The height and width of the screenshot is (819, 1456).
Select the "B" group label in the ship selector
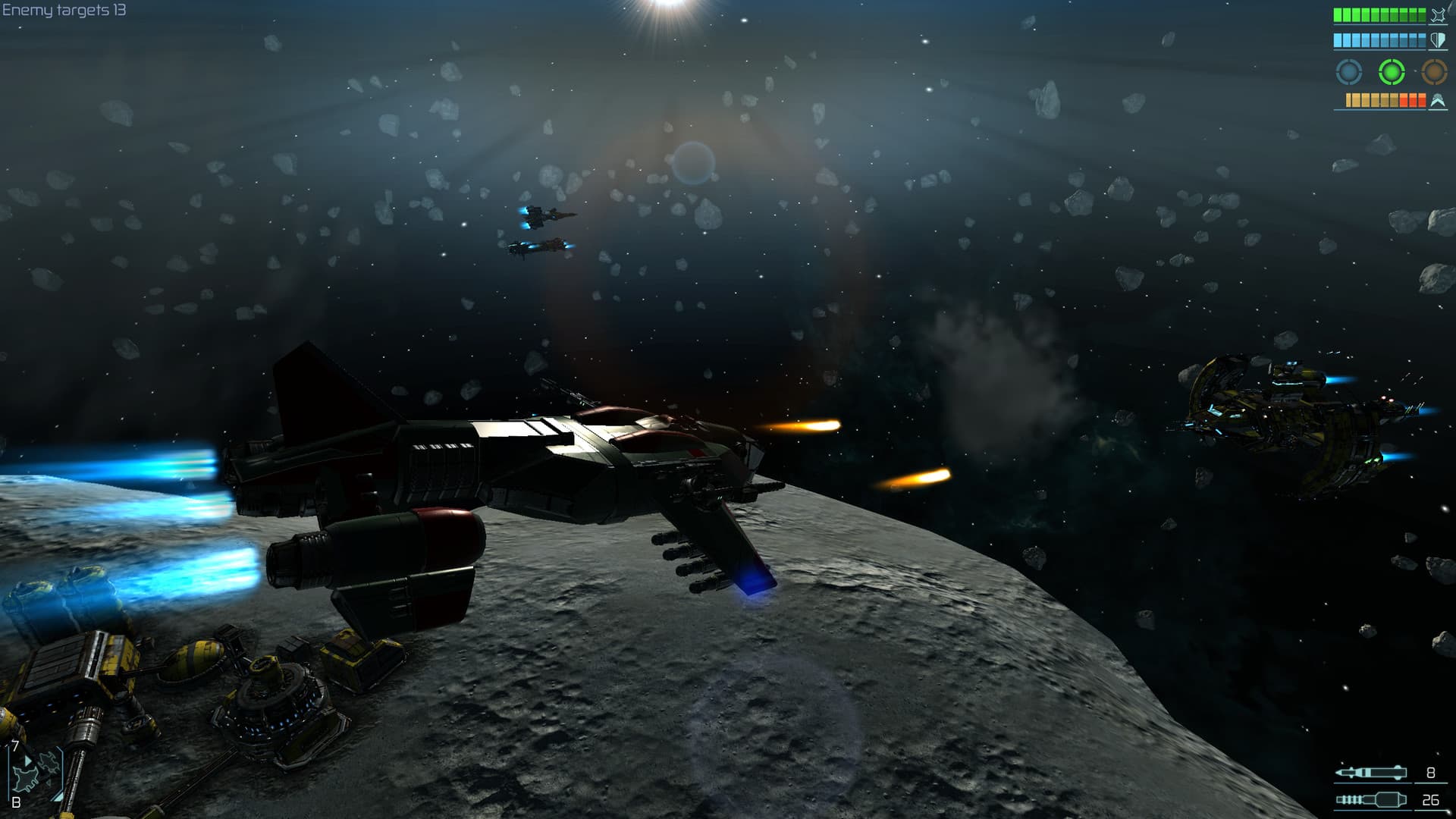pyautogui.click(x=17, y=802)
